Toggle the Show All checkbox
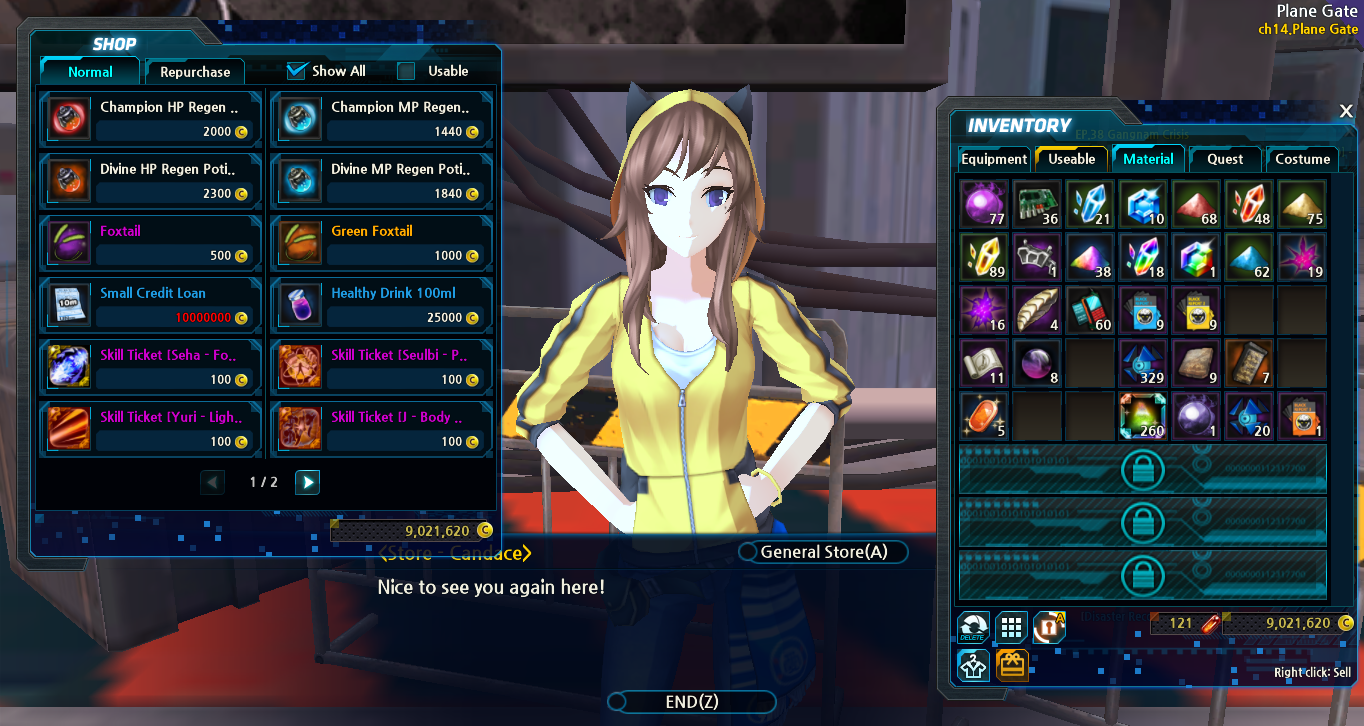1364x726 pixels. [296, 71]
